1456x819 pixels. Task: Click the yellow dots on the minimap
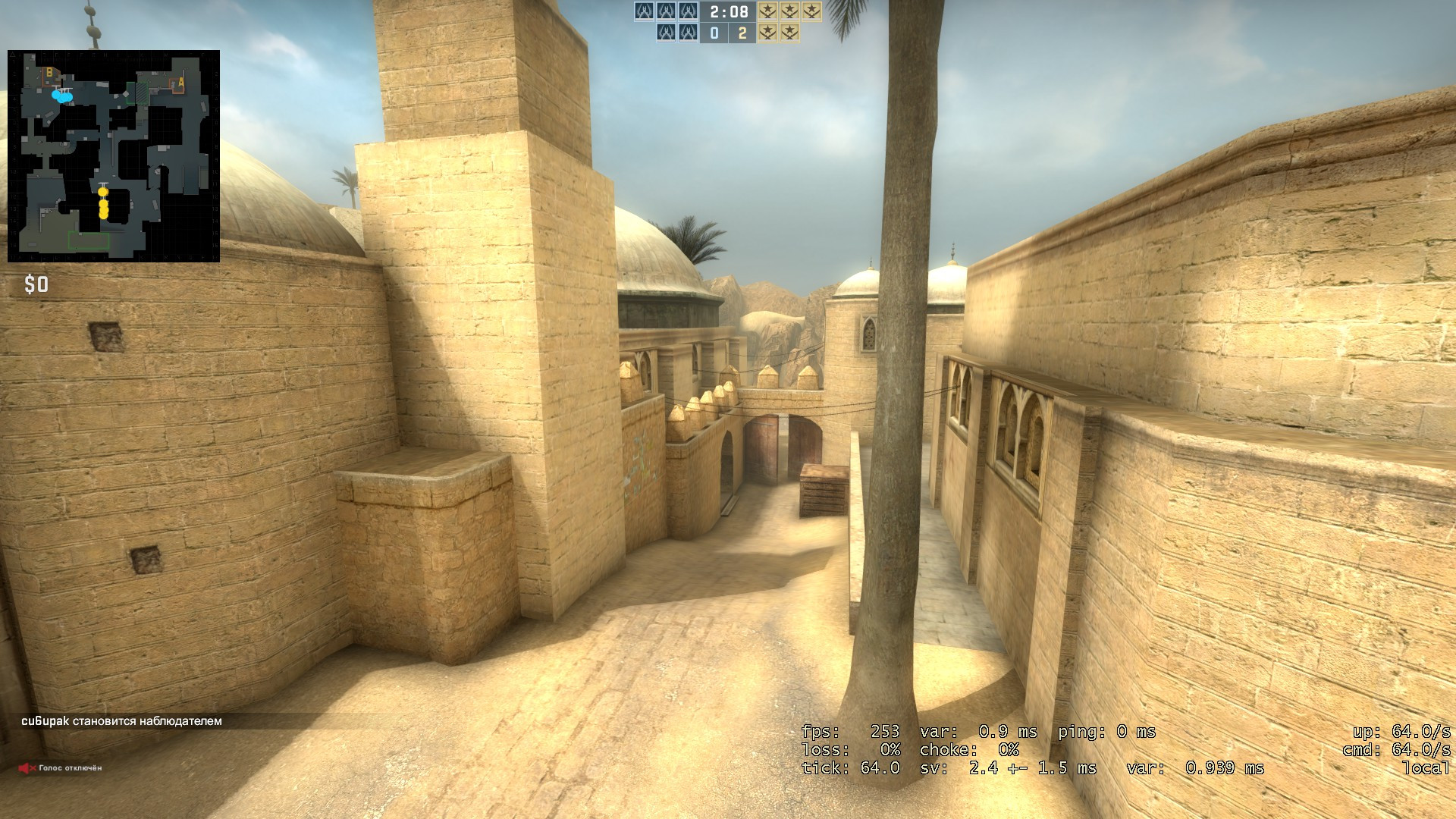click(103, 203)
